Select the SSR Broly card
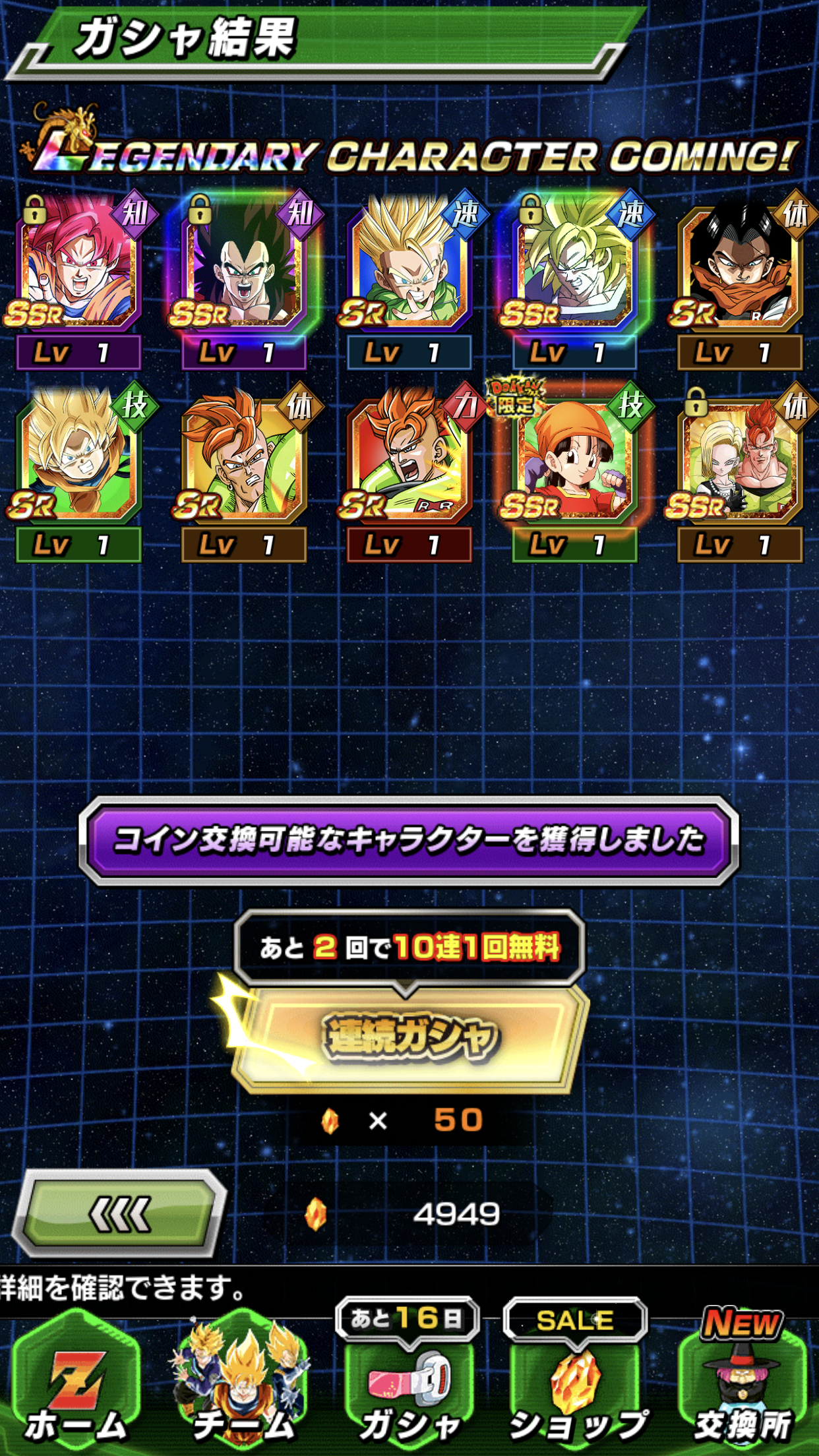819x1456 pixels. 575,270
